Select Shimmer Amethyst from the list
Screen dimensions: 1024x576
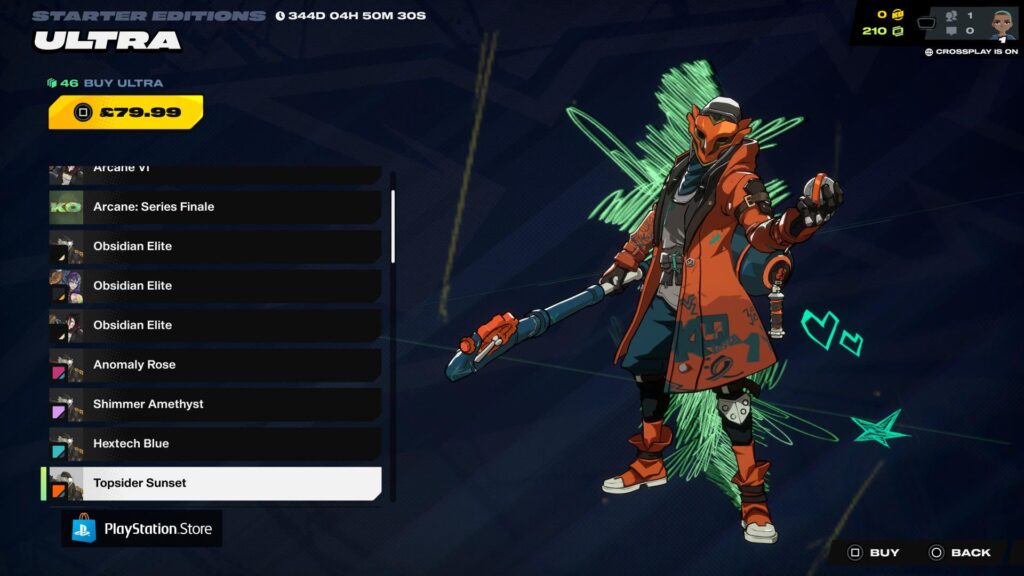click(215, 404)
